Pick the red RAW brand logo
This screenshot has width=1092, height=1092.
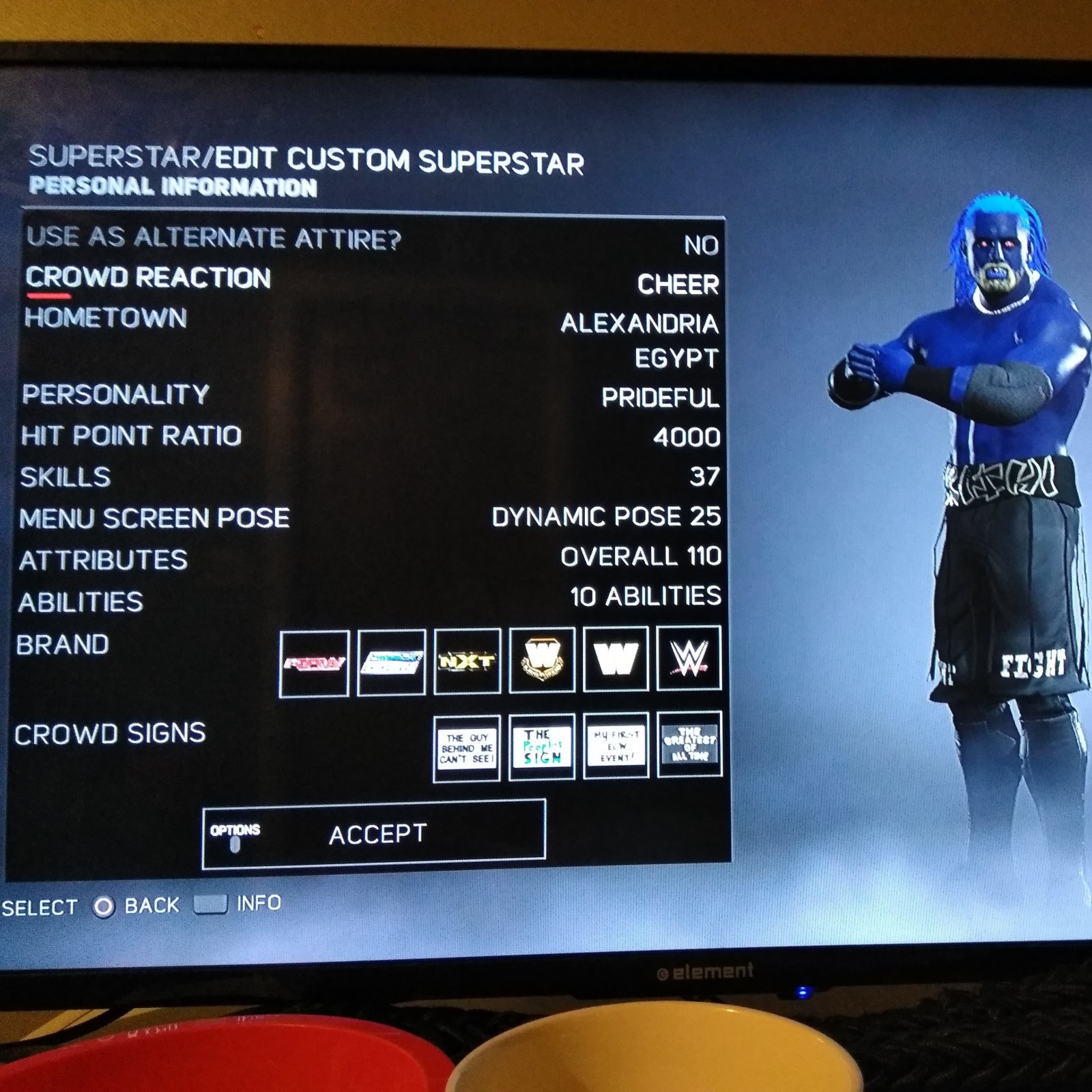[314, 663]
